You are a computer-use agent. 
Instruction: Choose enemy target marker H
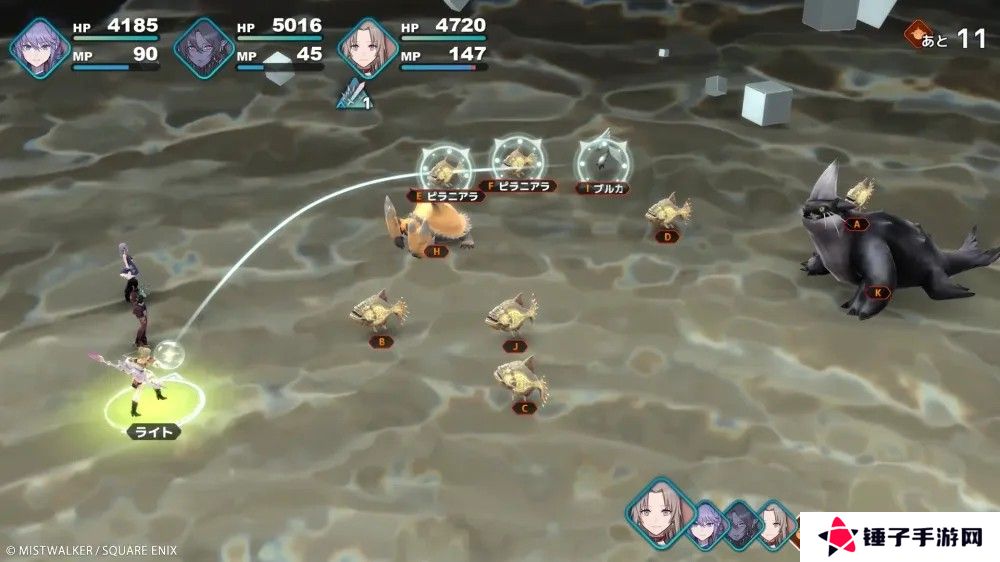tap(435, 251)
